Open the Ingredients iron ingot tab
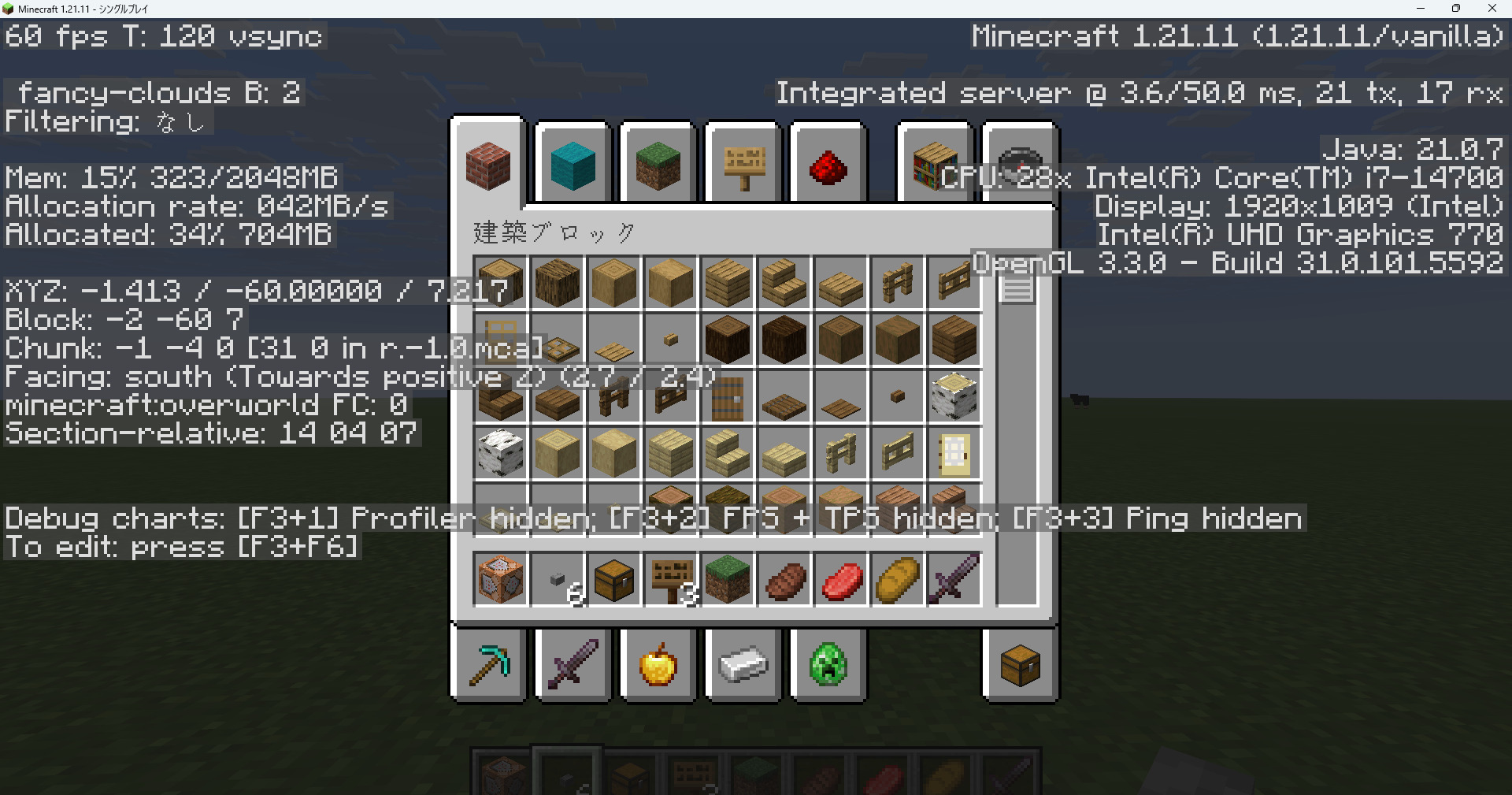The image size is (1512, 795). pos(743,666)
